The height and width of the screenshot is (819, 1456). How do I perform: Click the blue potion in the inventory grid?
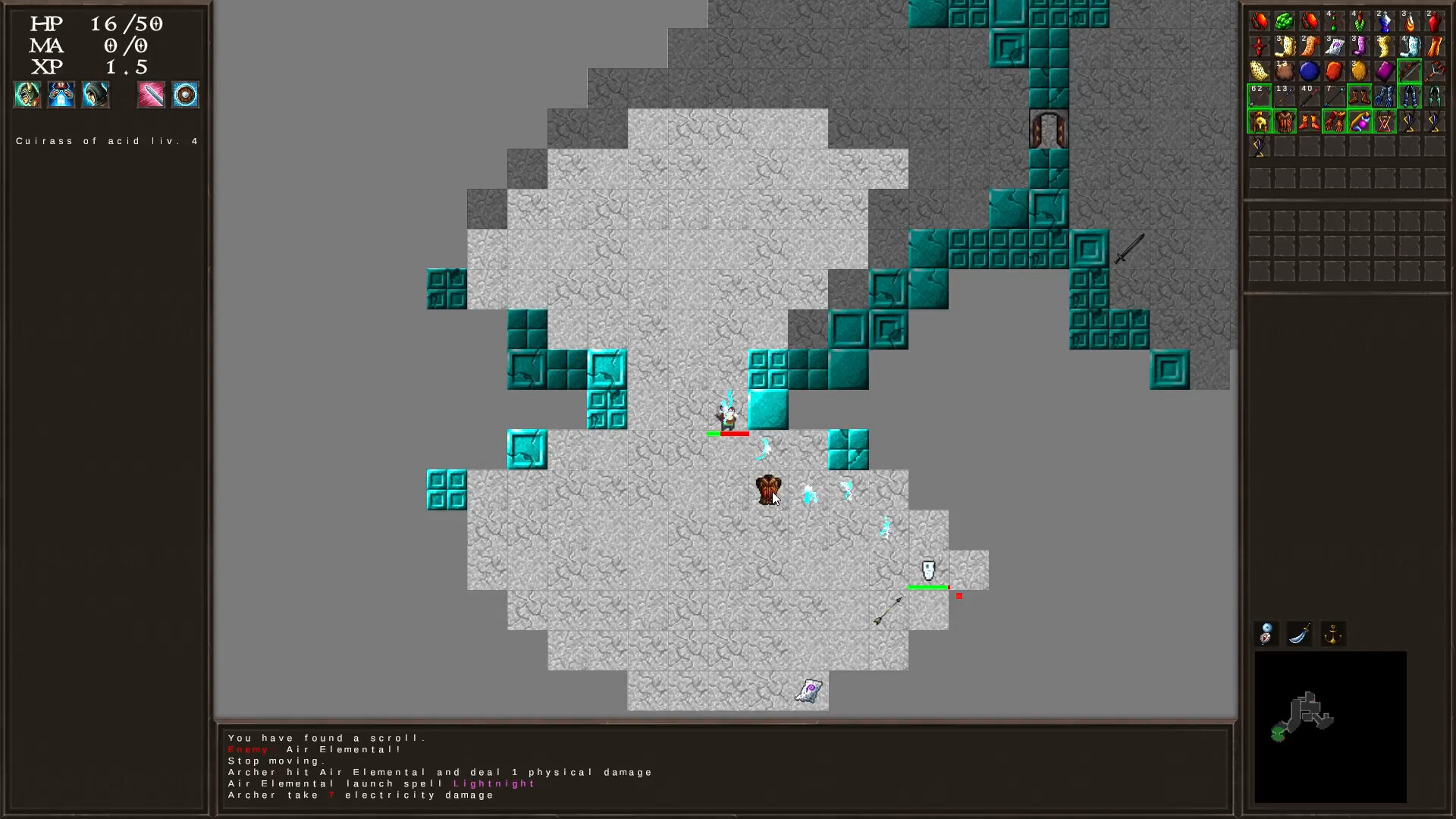pos(1310,71)
